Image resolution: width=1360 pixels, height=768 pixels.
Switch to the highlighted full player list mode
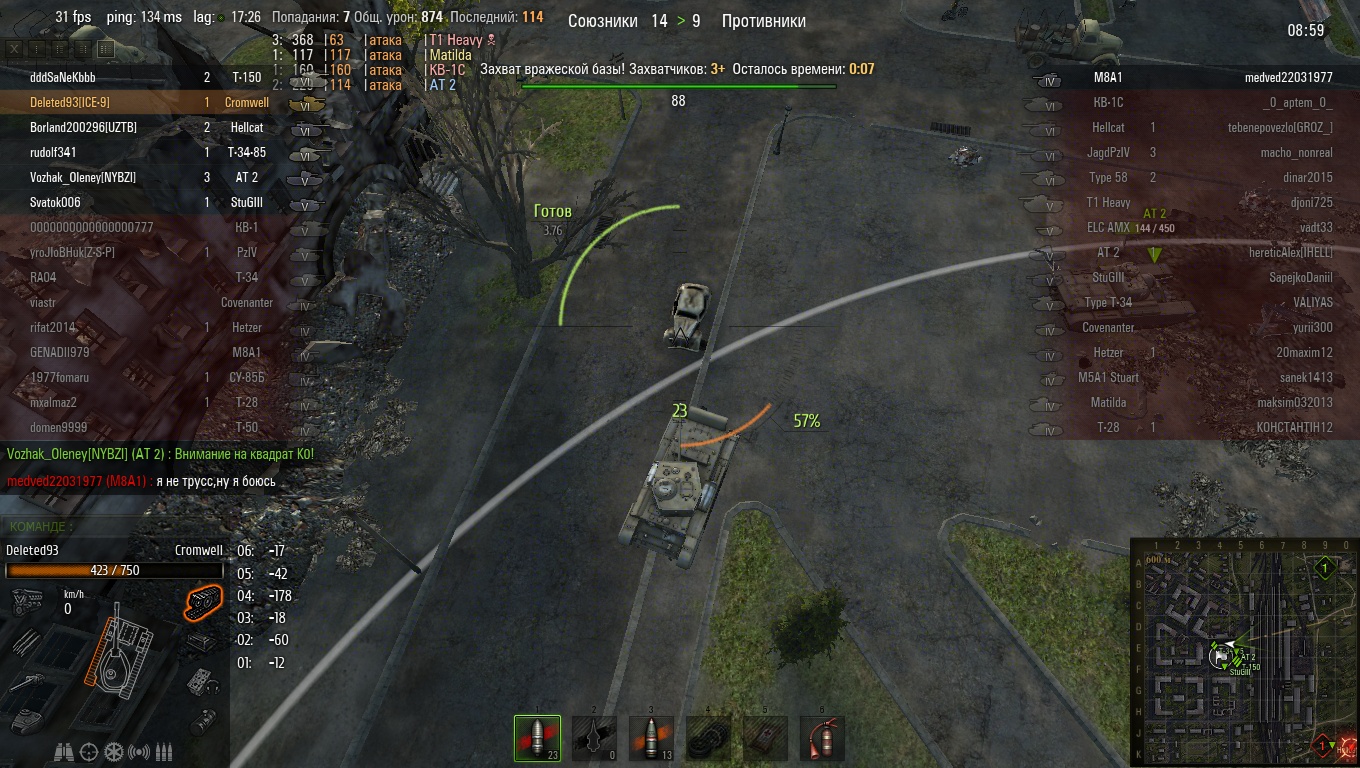tap(106, 48)
